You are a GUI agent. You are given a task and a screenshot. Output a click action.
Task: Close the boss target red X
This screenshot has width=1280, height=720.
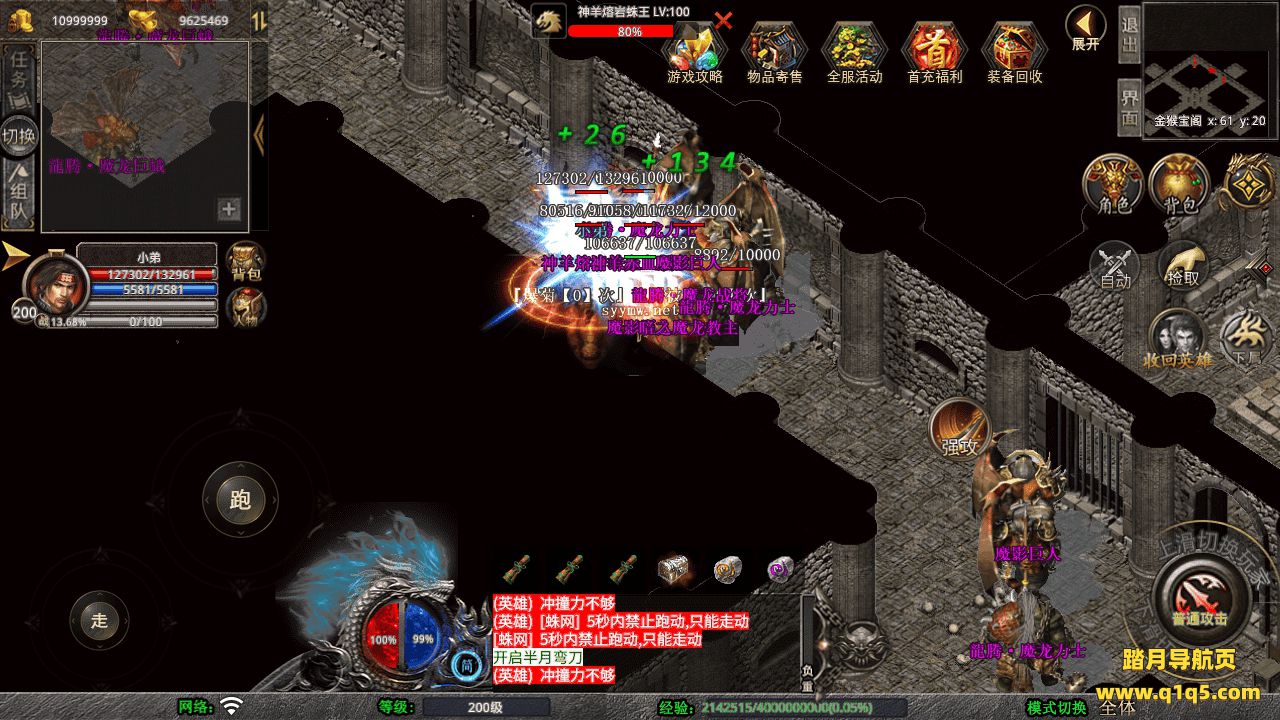point(723,20)
